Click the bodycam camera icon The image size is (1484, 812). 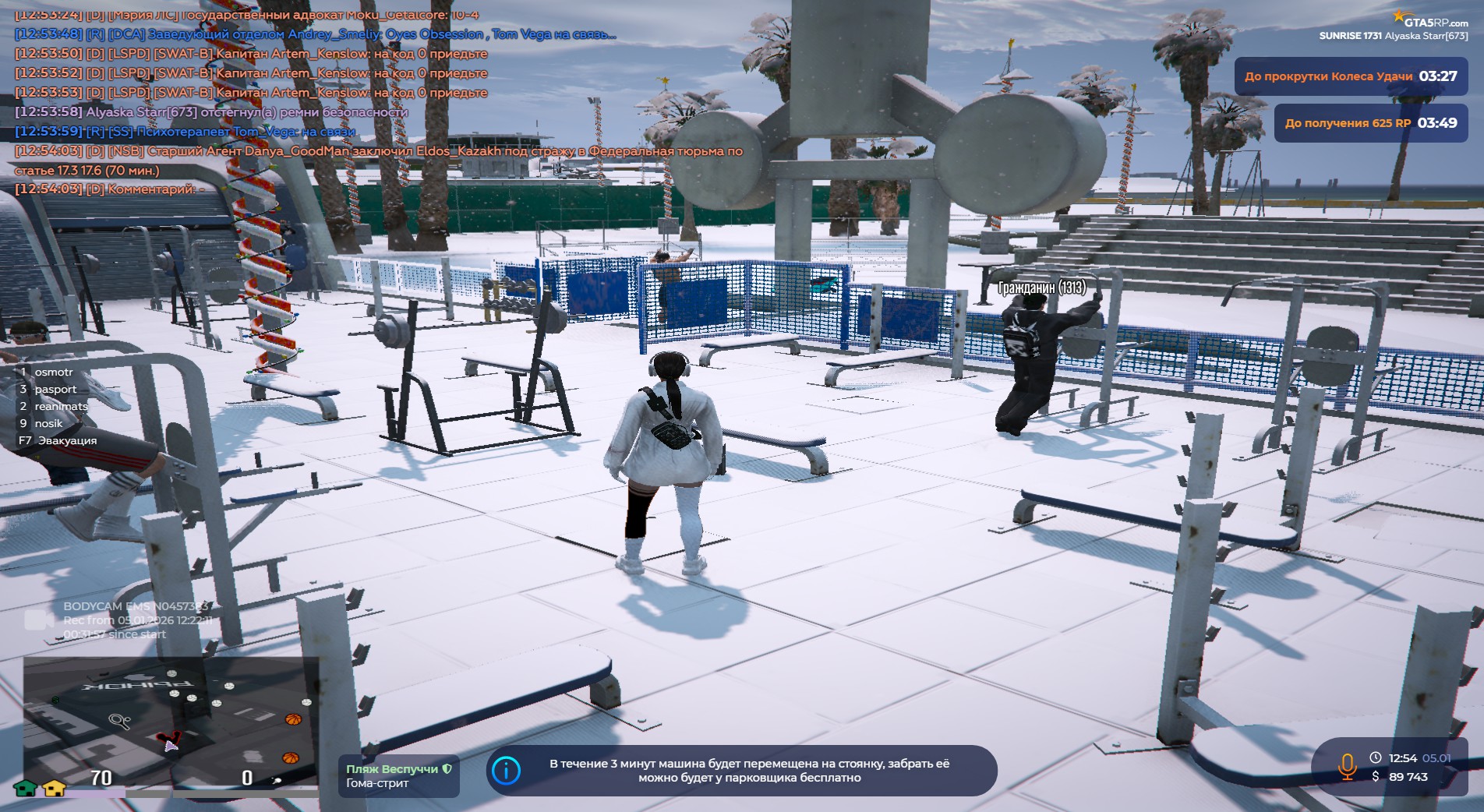[x=37, y=620]
